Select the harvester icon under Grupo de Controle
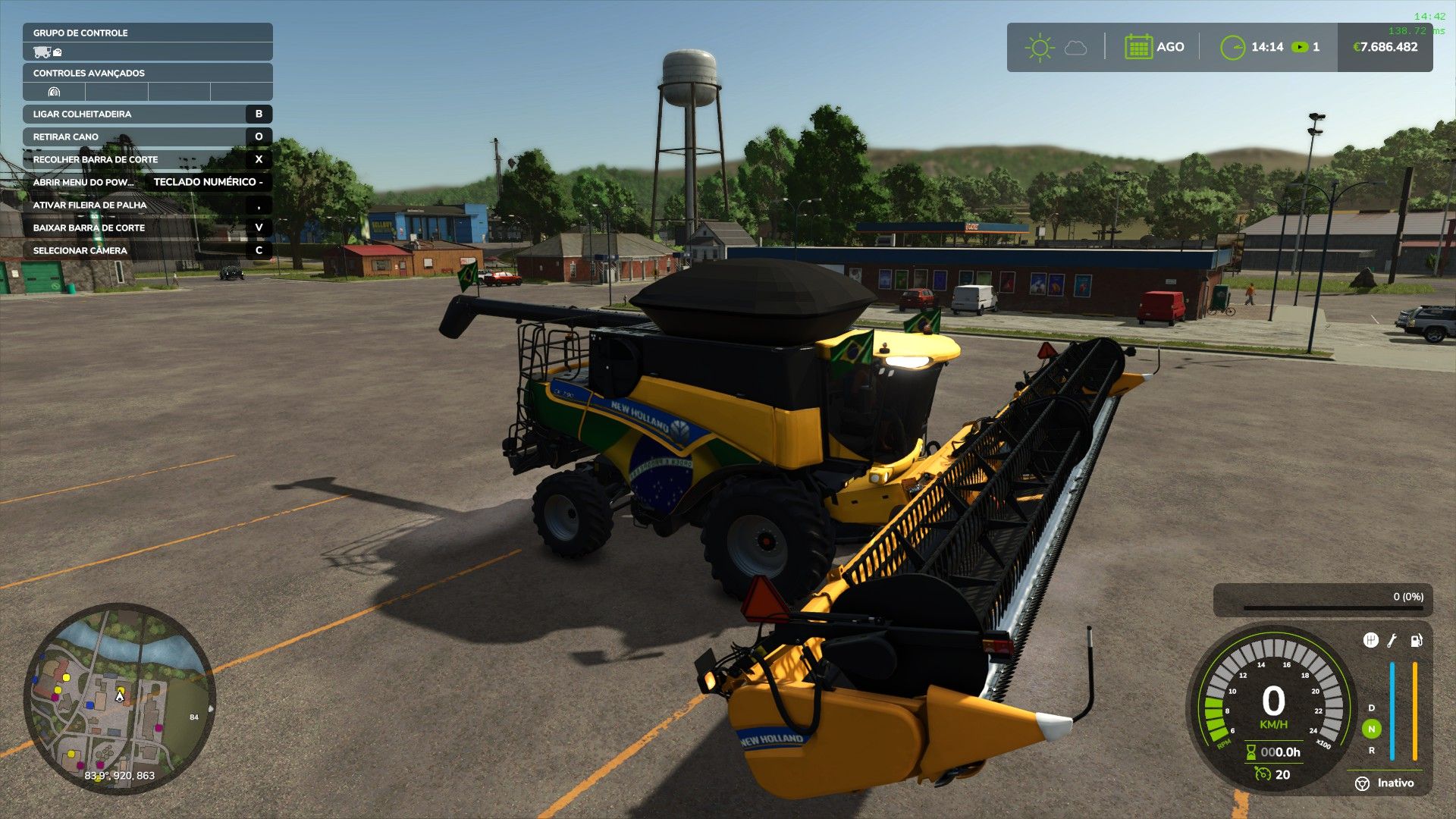The height and width of the screenshot is (819, 1456). pyautogui.click(x=42, y=52)
